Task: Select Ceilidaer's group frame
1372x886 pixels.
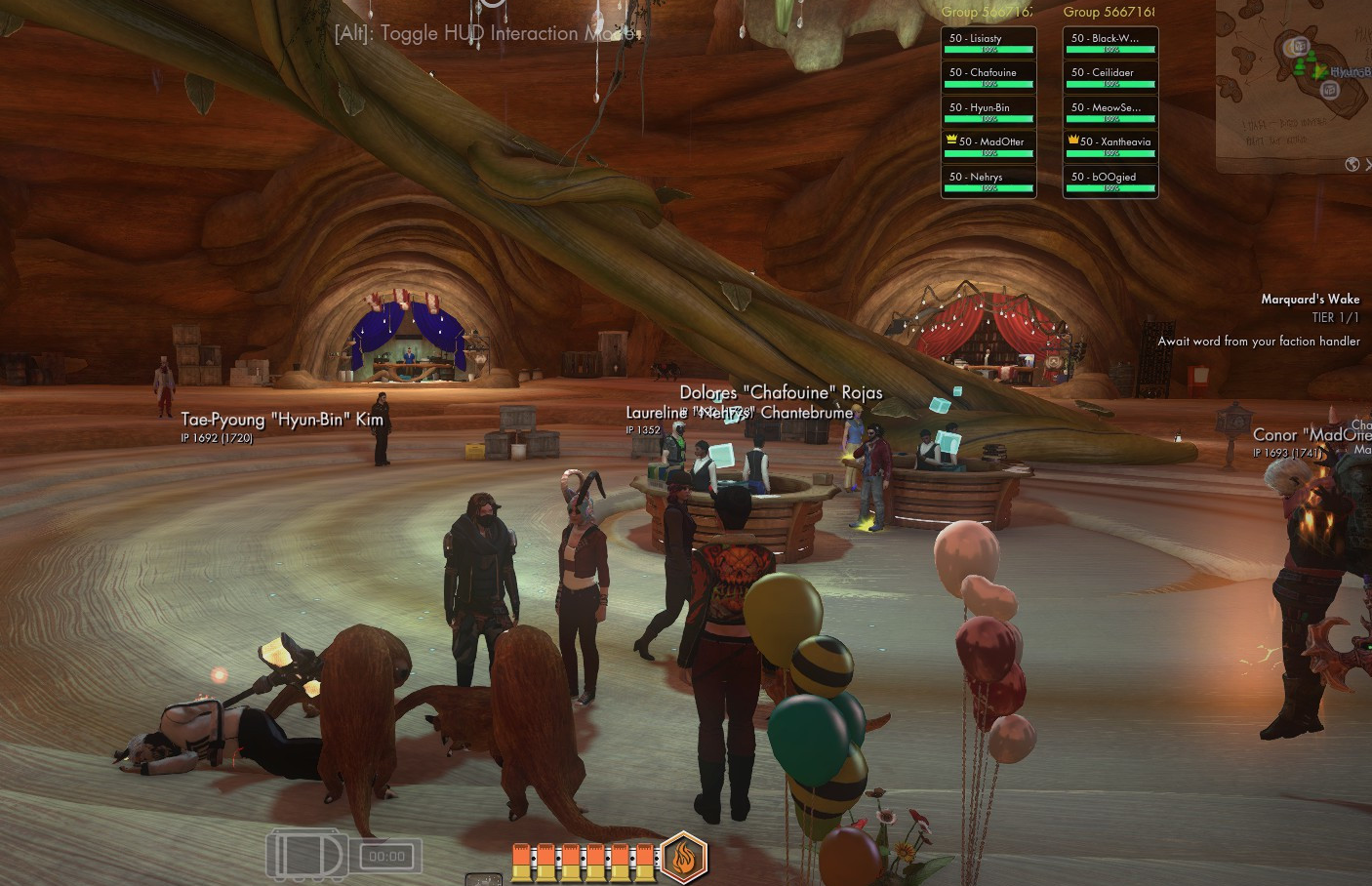Action: pyautogui.click(x=1110, y=76)
